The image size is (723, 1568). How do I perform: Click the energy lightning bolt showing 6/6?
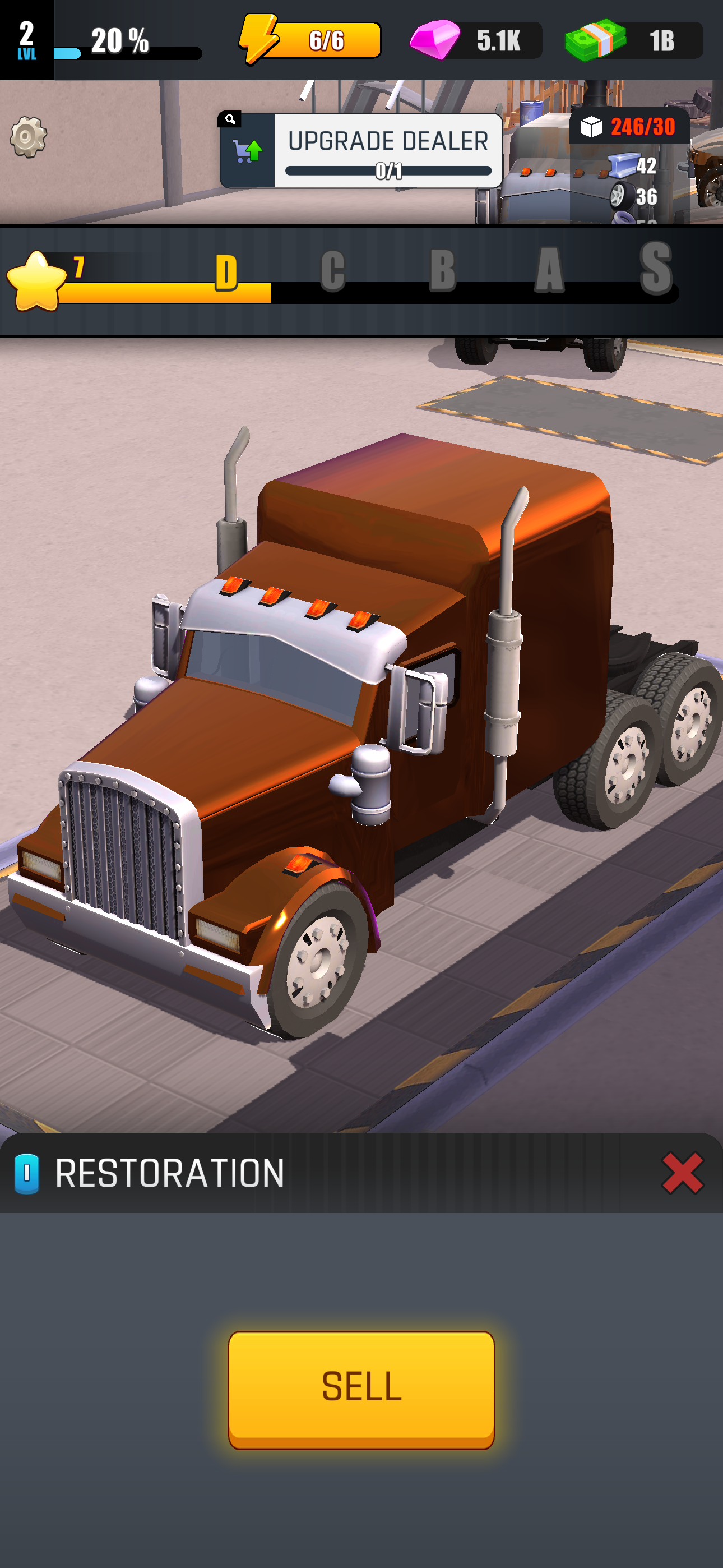coord(261,40)
